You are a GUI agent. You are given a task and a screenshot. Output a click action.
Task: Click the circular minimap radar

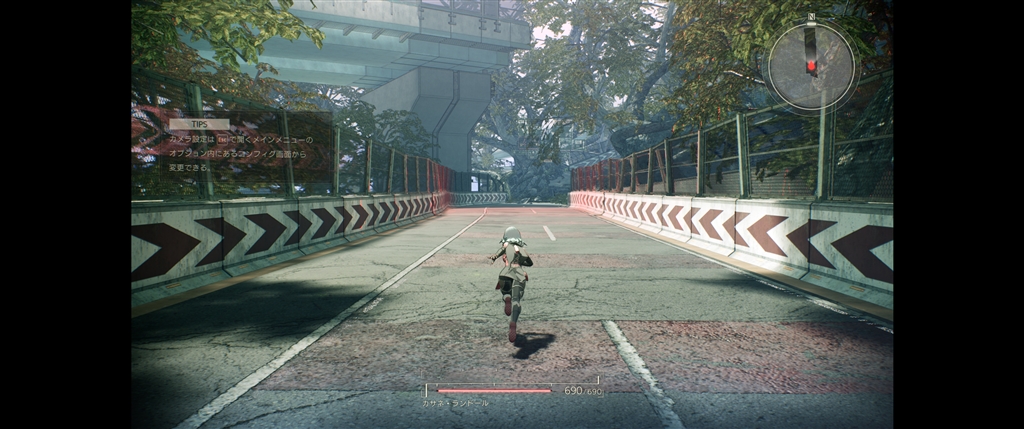coord(811,64)
